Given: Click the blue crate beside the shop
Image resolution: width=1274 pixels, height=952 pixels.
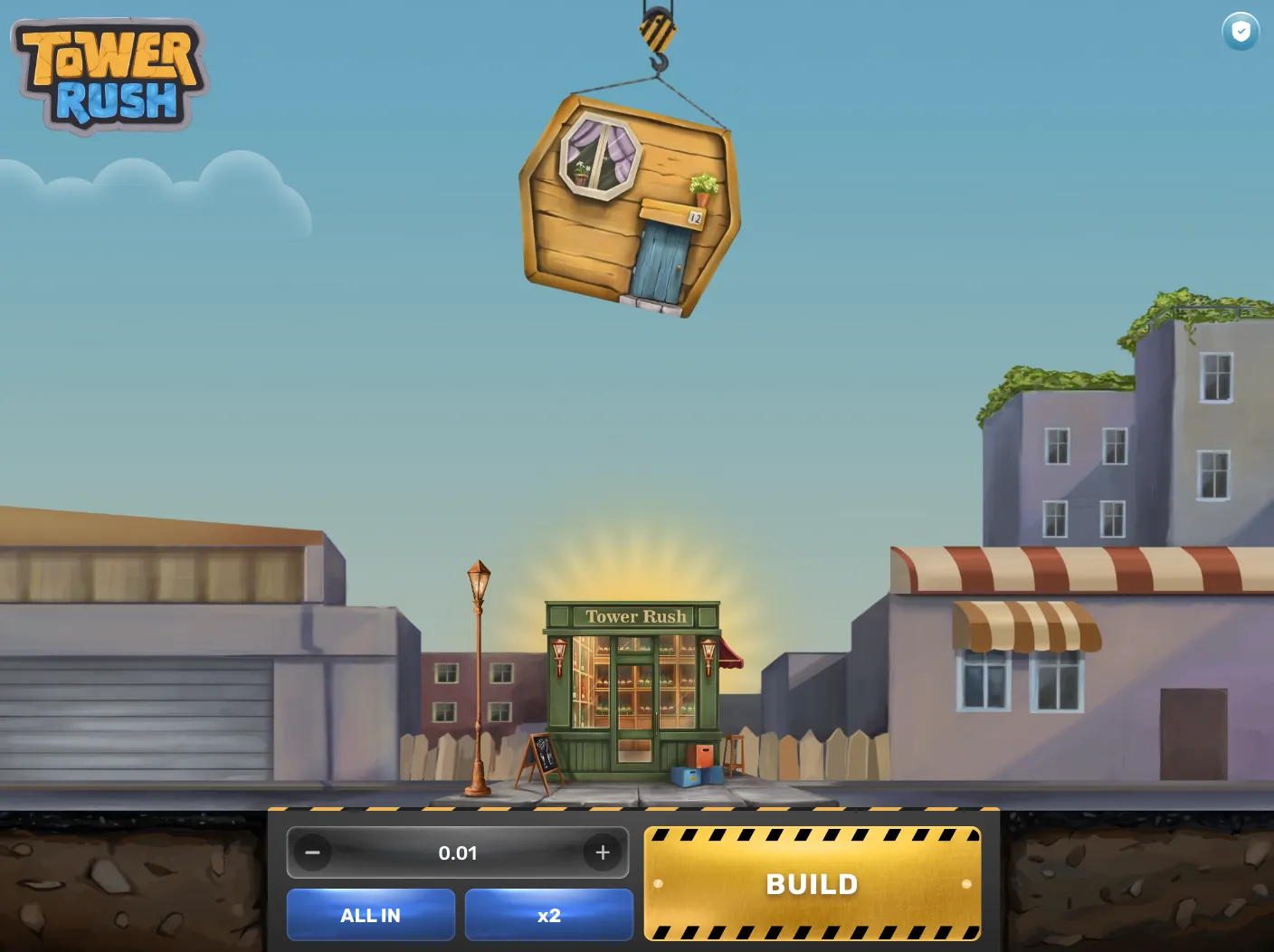Looking at the screenshot, I should 685,774.
